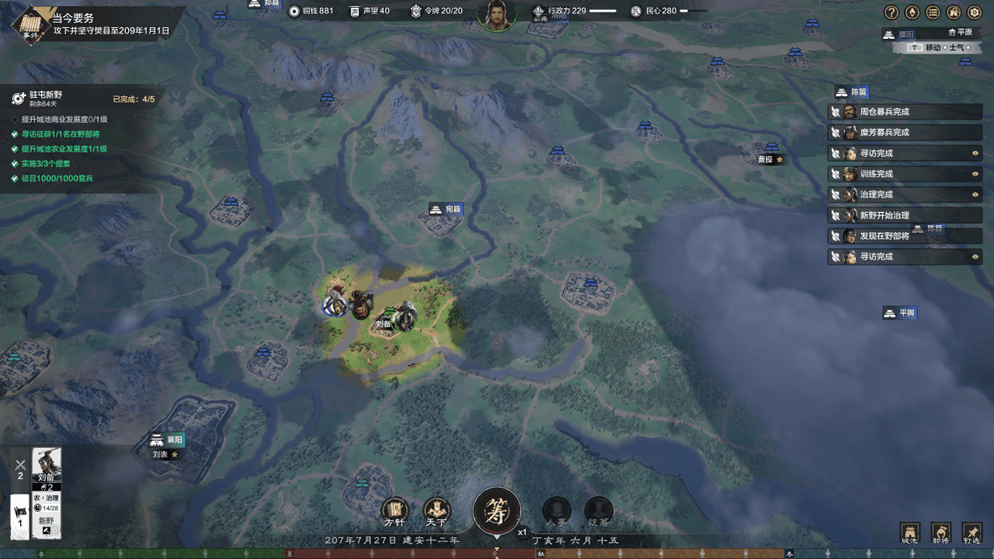Open the 方针 policy menu
The image size is (994, 559).
point(395,512)
